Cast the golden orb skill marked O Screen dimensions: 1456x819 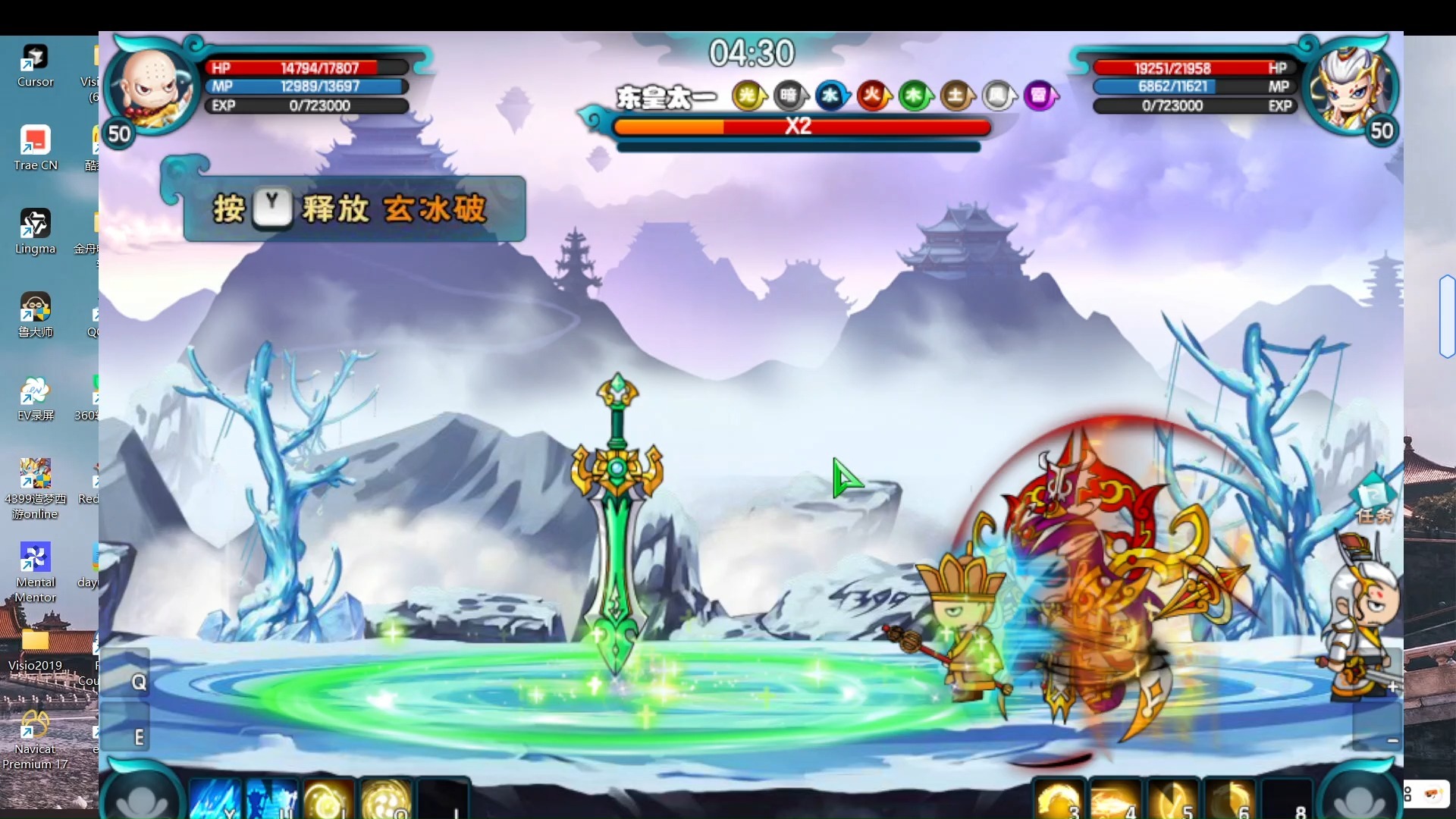click(385, 799)
